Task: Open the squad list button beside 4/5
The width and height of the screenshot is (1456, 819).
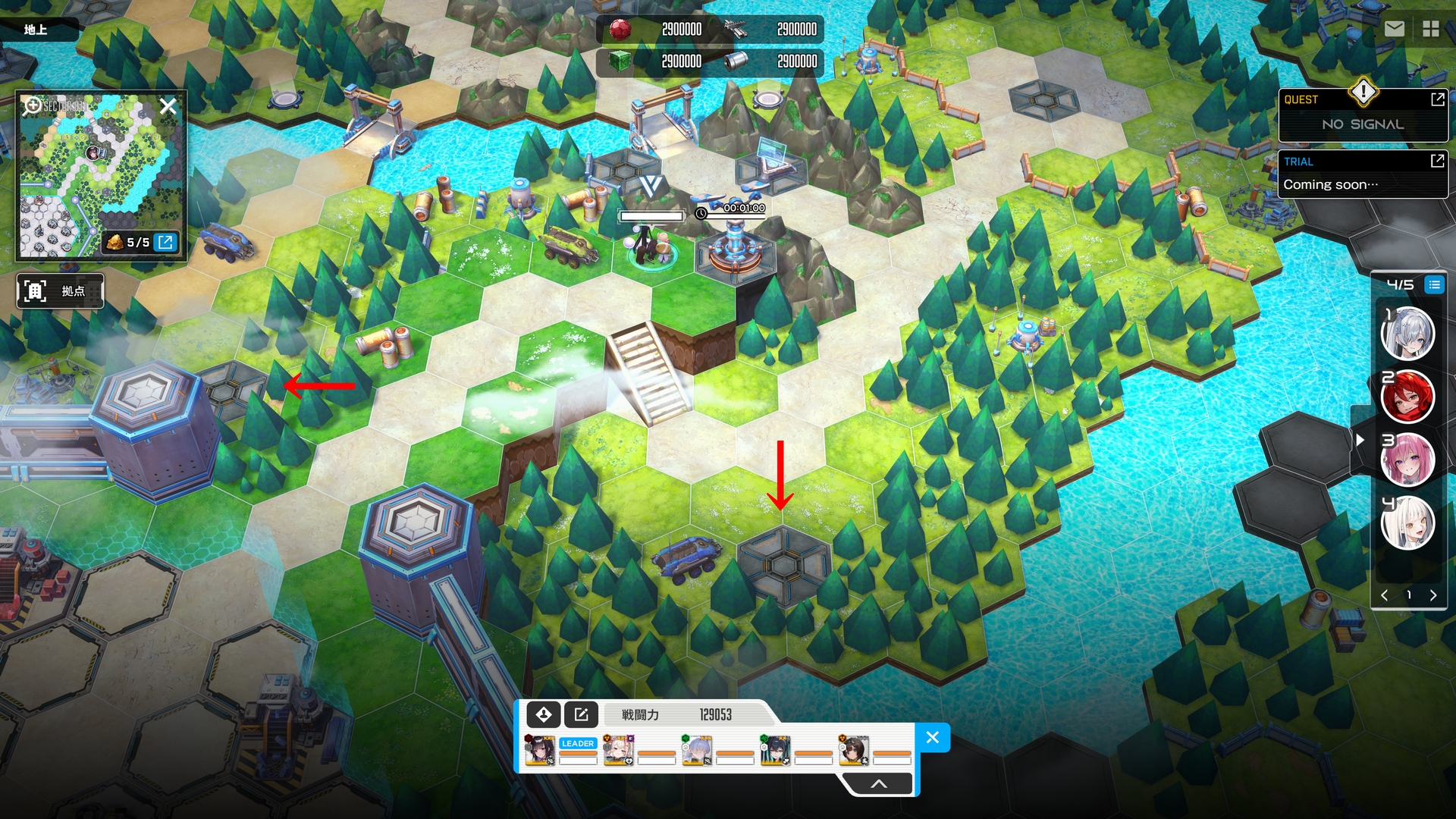Action: coord(1433,285)
